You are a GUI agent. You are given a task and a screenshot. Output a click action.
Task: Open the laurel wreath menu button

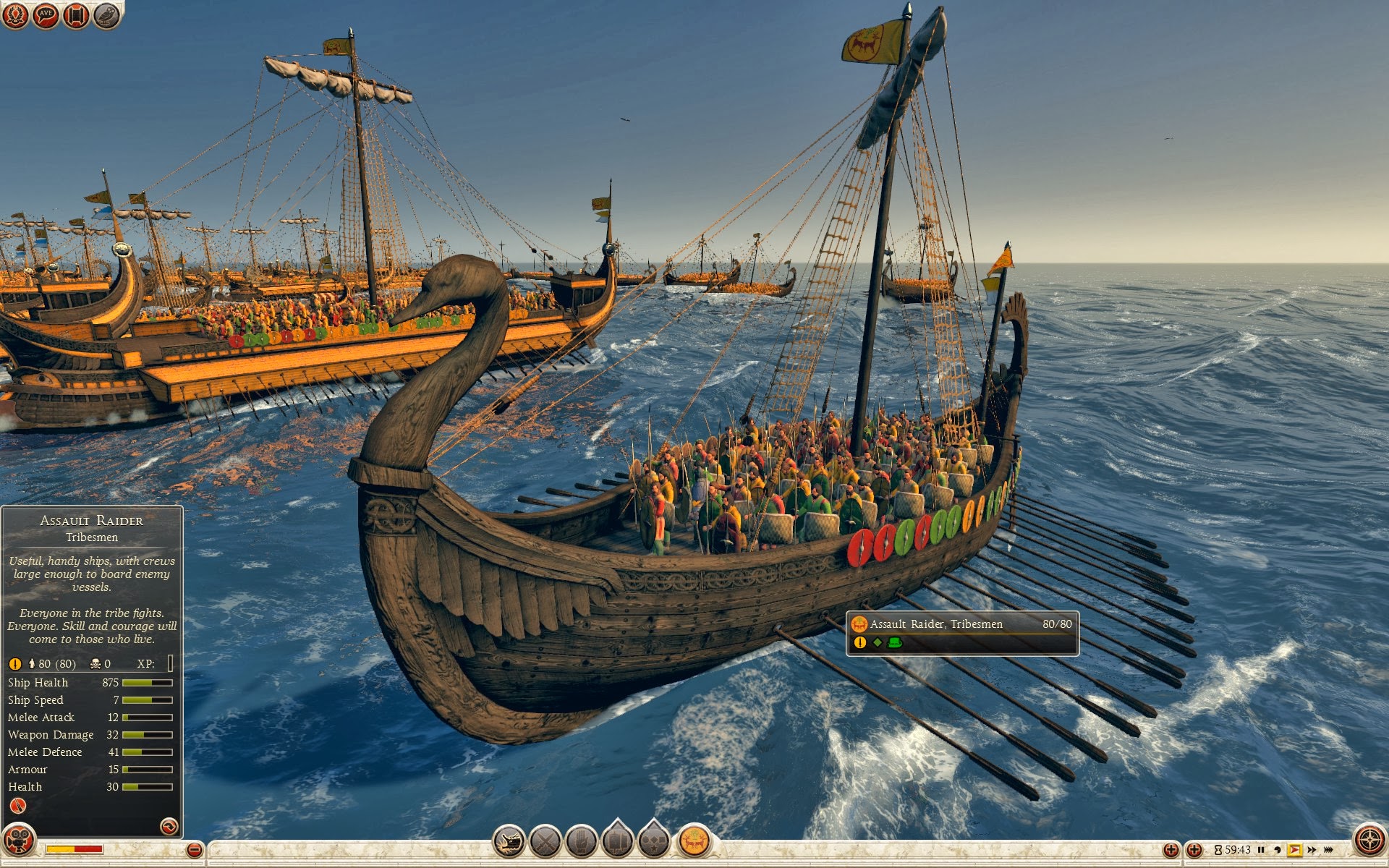tap(15, 14)
